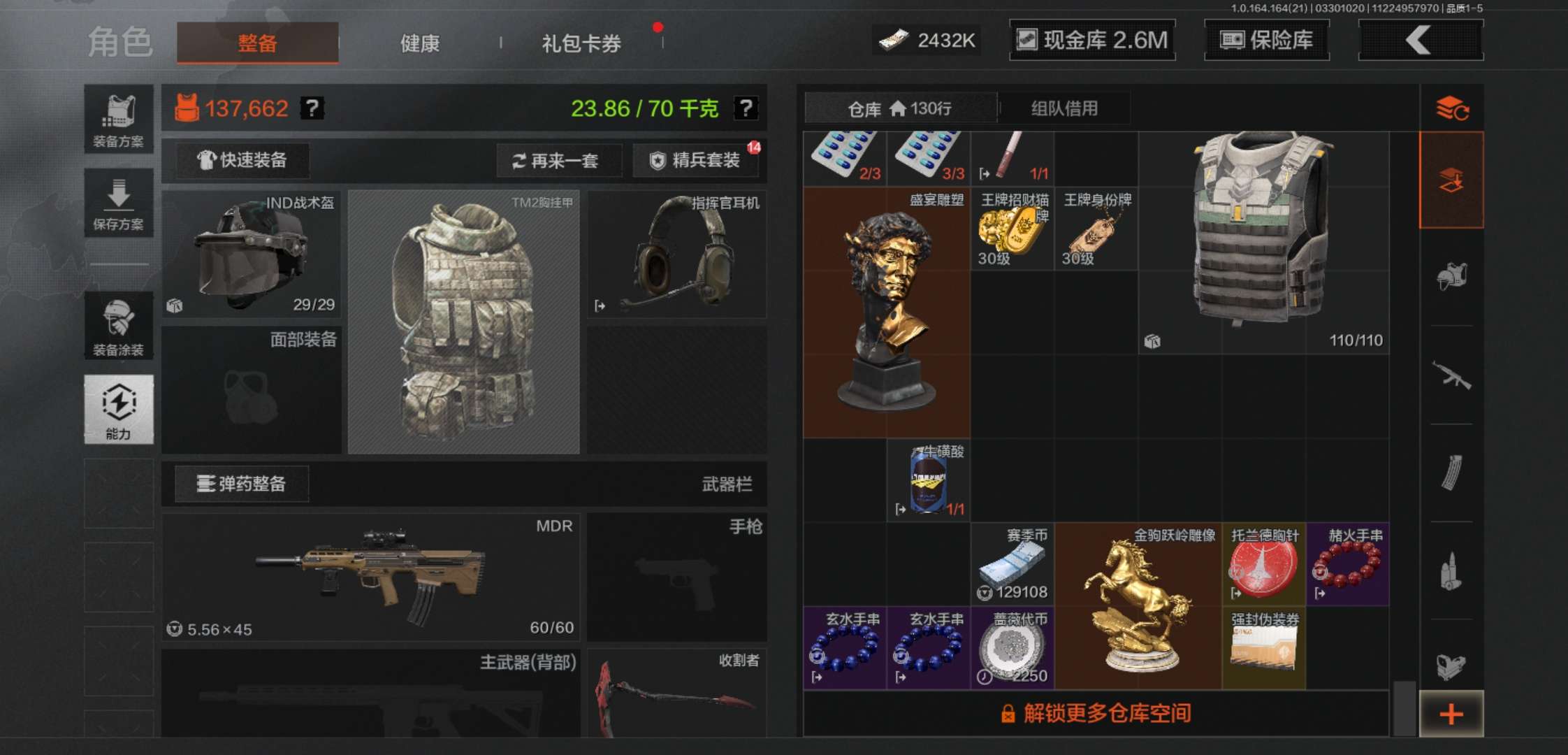Open the 装备涂装 gear paint panel
1568x755 pixels.
click(119, 325)
